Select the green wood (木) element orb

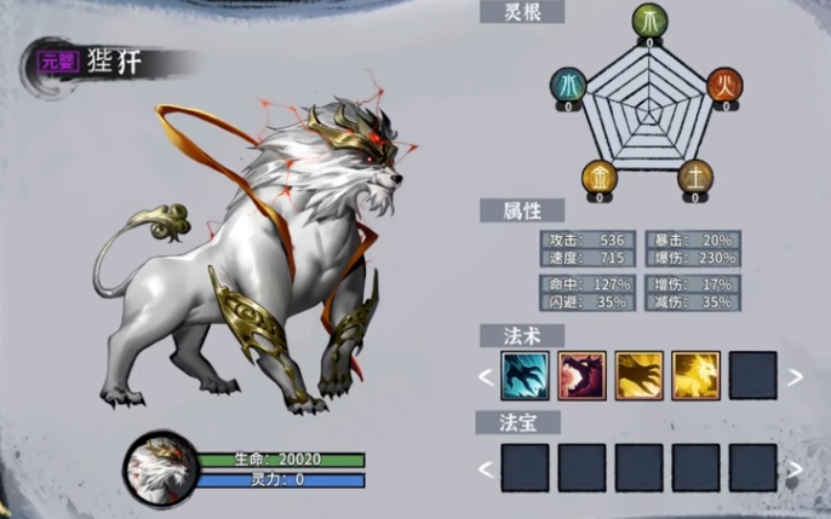click(x=649, y=21)
